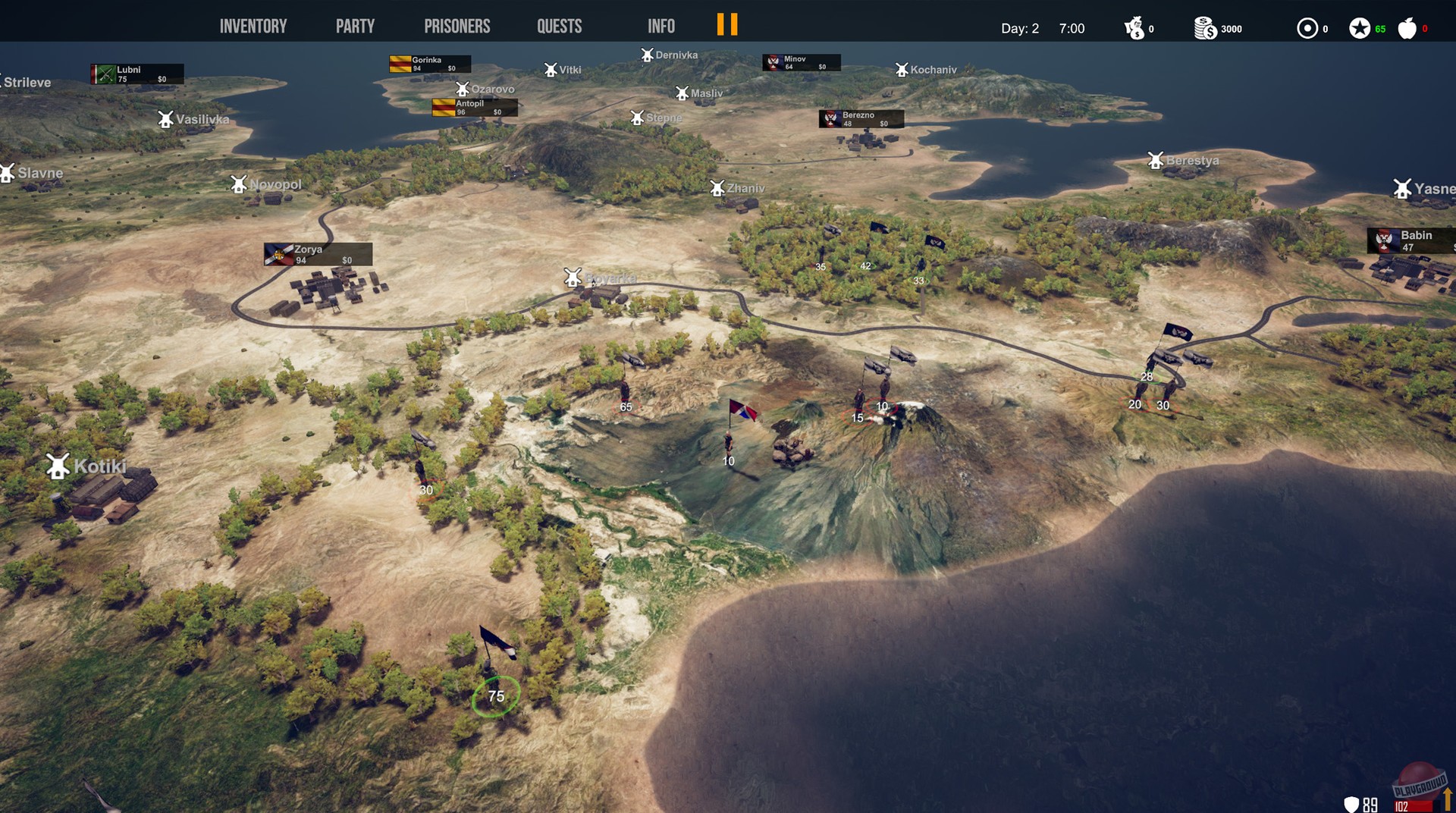1456x813 pixels.
Task: Pause the game with the pause button
Action: point(726,25)
